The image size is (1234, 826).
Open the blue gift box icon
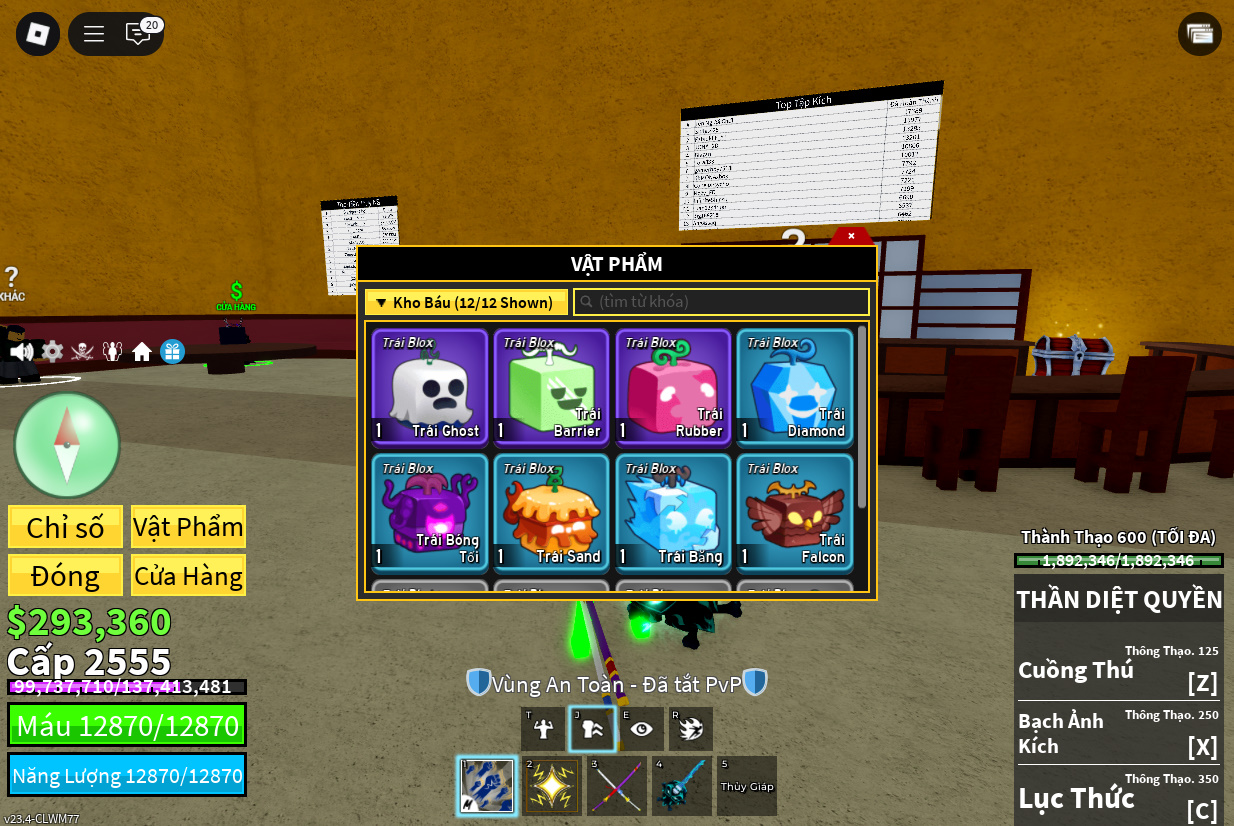pyautogui.click(x=173, y=352)
